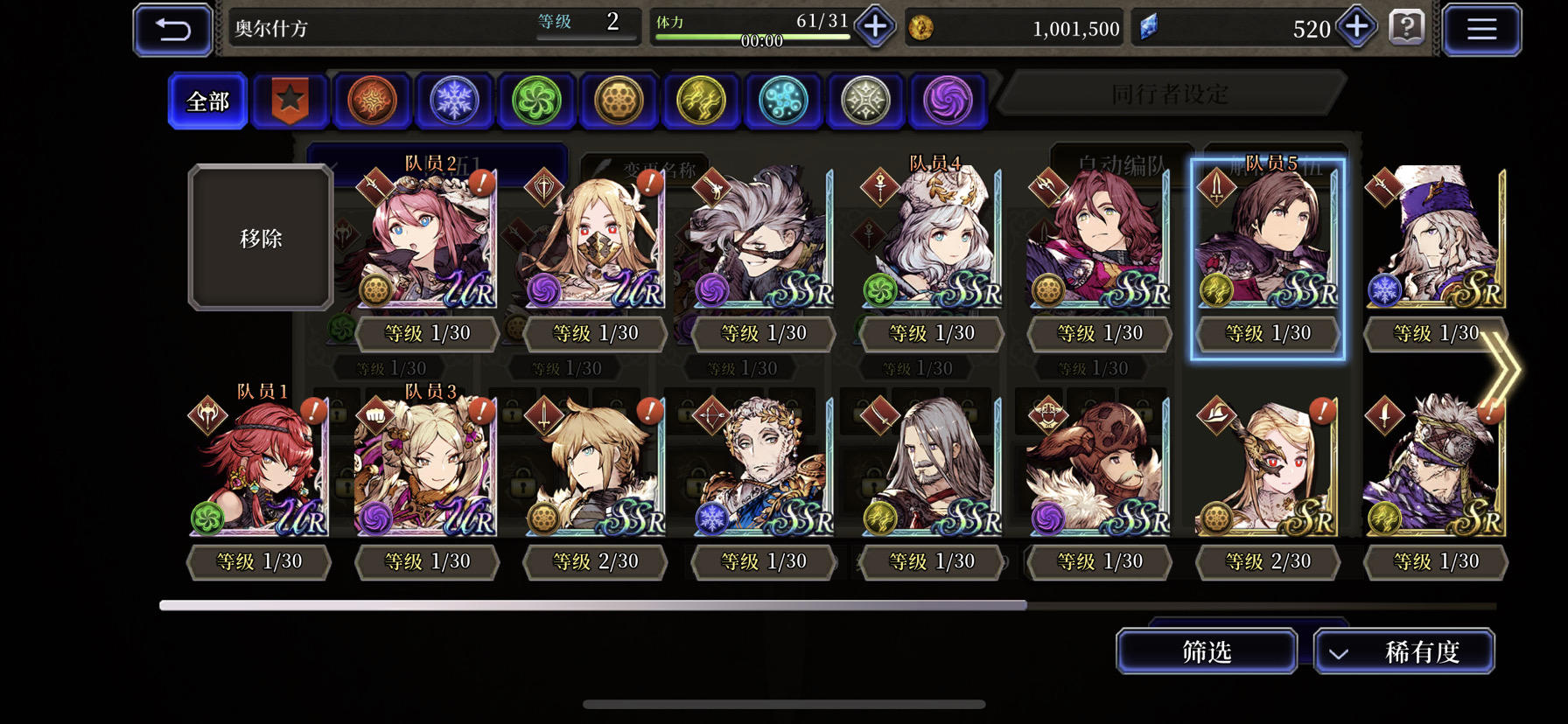Toggle the ice element filter
The image size is (1568, 724).
[x=453, y=100]
